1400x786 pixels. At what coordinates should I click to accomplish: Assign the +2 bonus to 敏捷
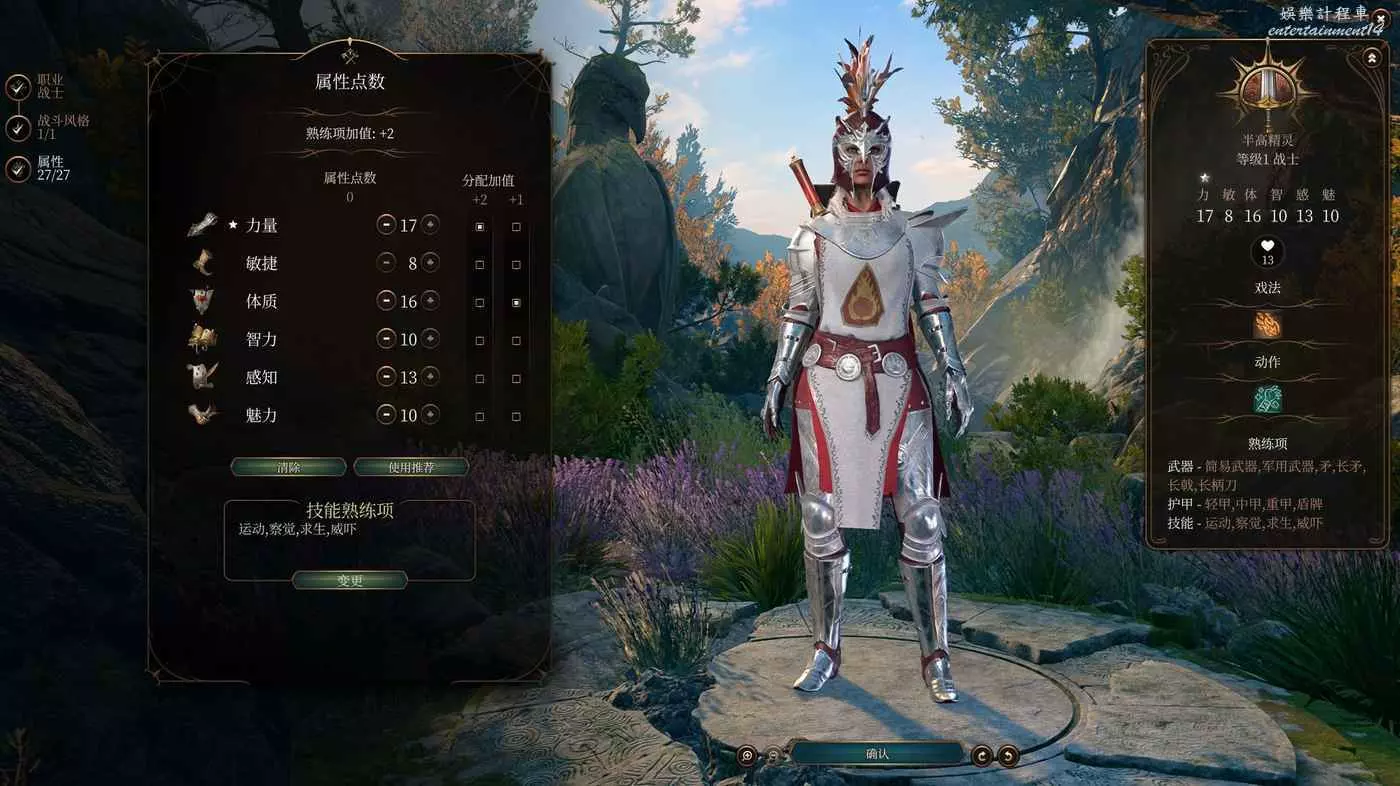(x=480, y=265)
